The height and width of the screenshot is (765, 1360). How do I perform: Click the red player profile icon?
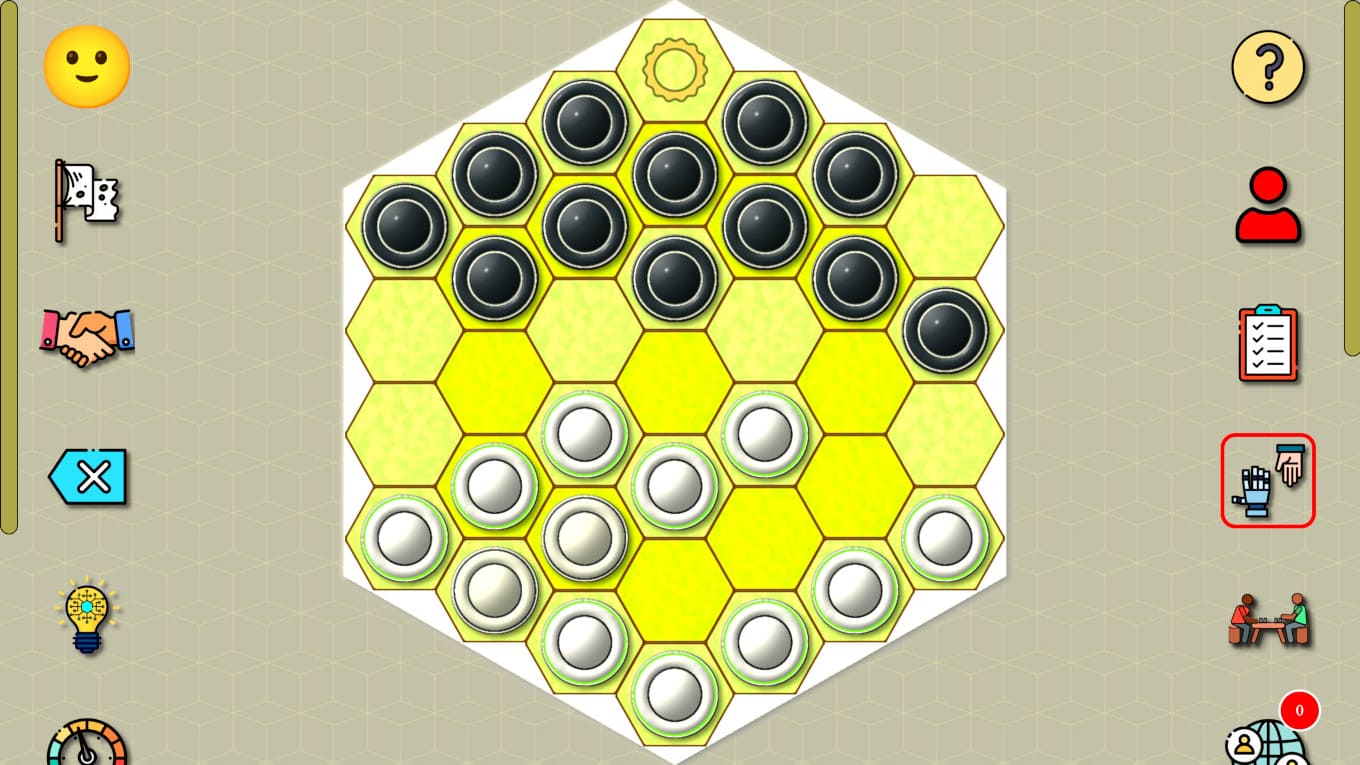click(1266, 205)
